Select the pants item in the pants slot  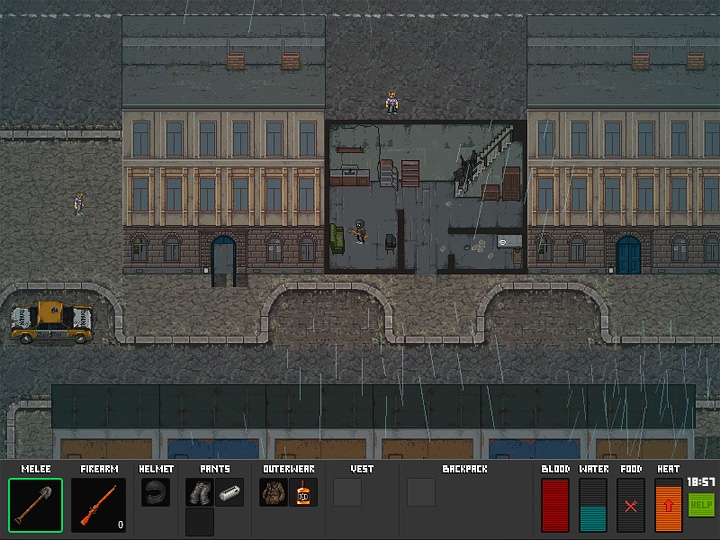coord(200,492)
